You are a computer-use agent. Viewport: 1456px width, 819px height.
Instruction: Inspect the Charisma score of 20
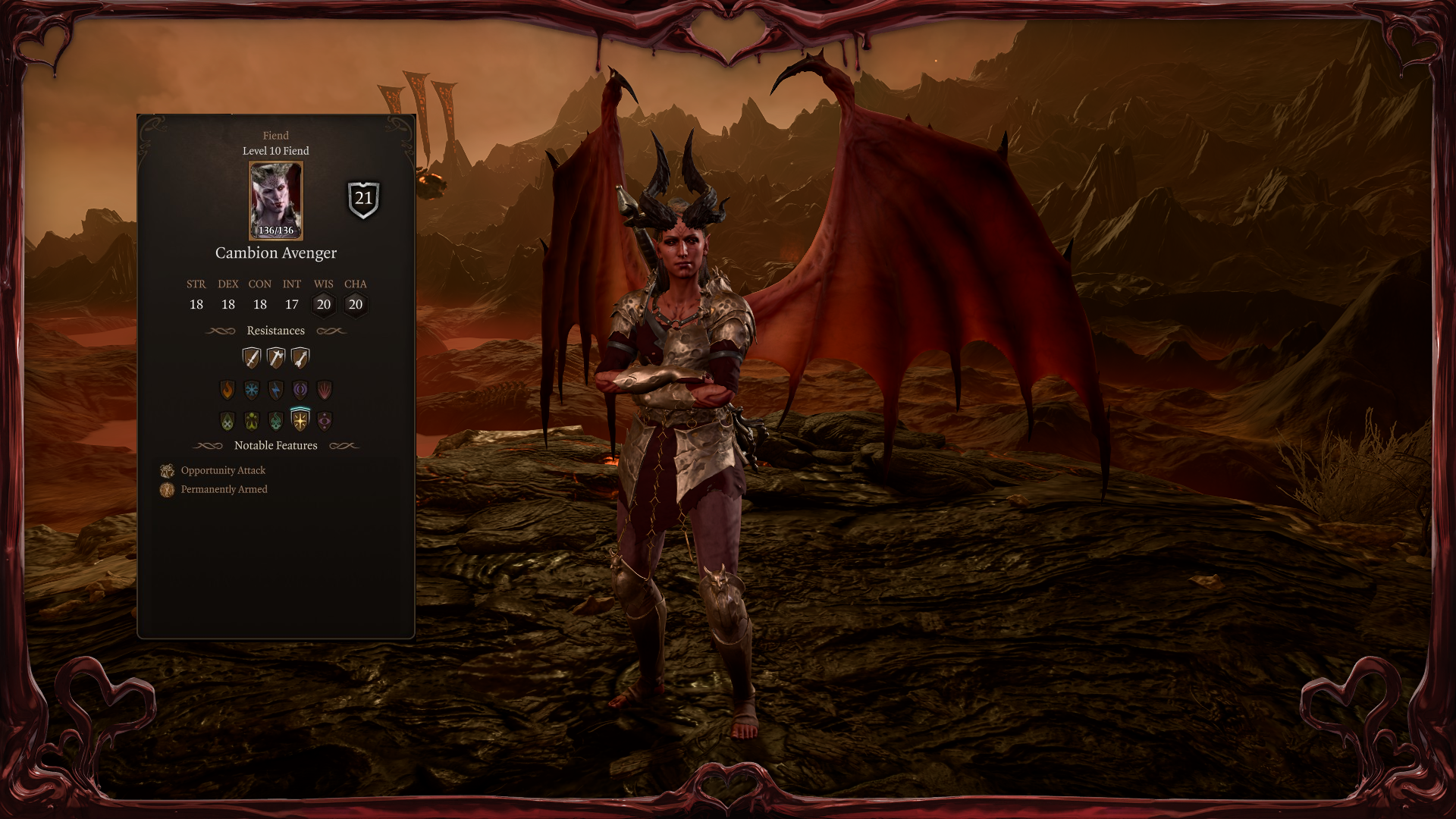(356, 304)
